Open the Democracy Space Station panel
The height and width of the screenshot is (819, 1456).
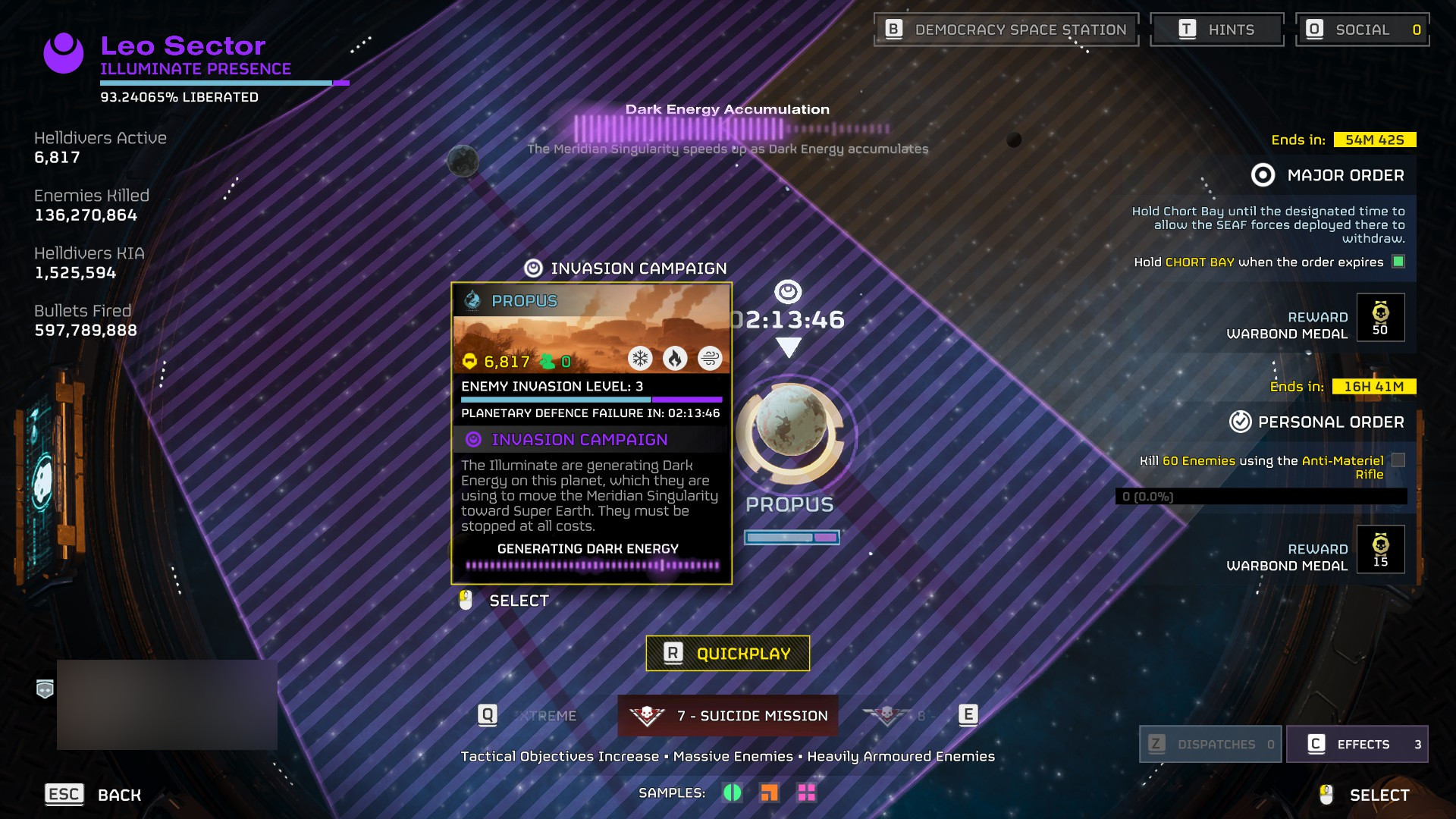(1006, 30)
